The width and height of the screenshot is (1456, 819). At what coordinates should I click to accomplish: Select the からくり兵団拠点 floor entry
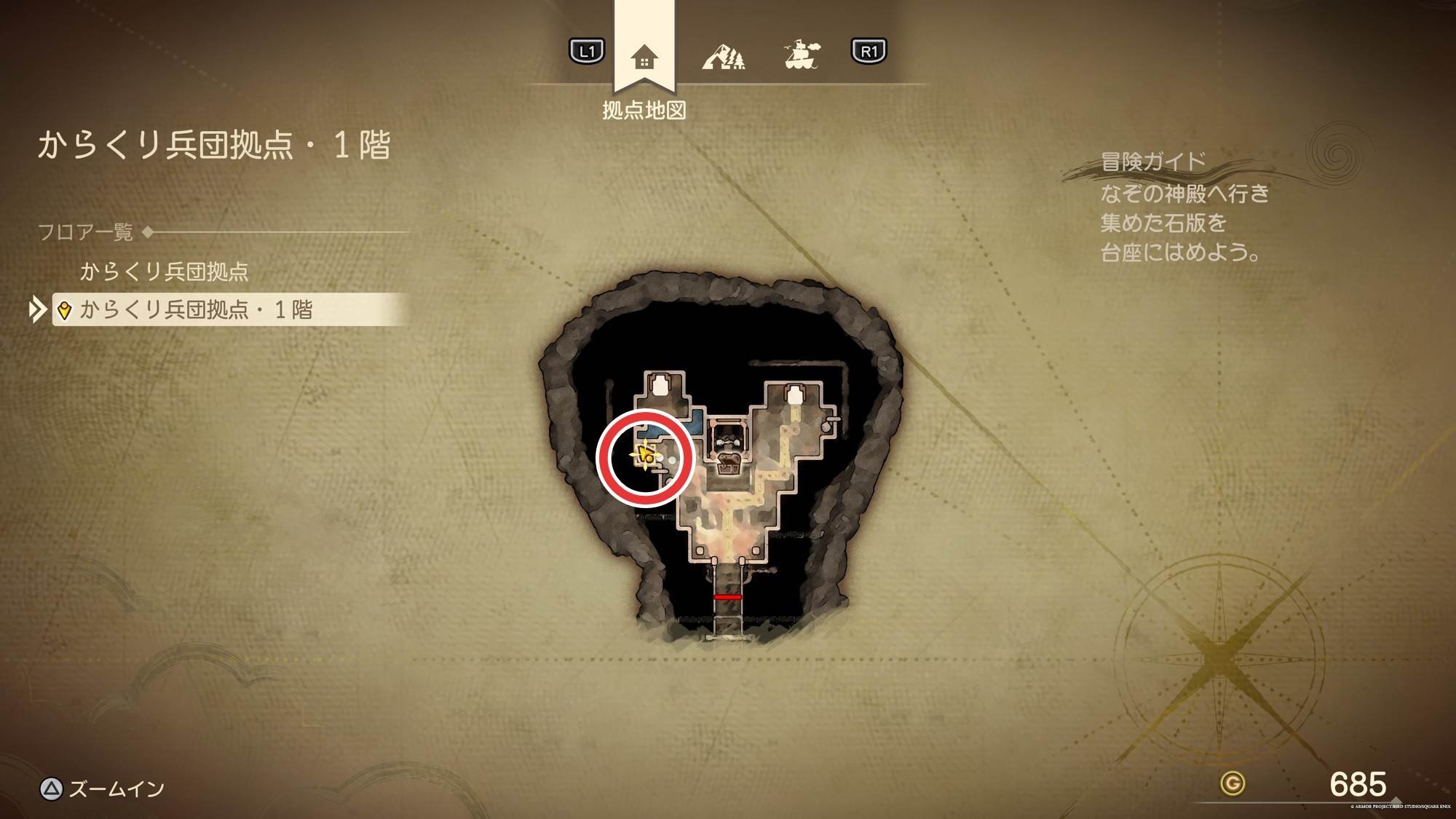(x=164, y=272)
